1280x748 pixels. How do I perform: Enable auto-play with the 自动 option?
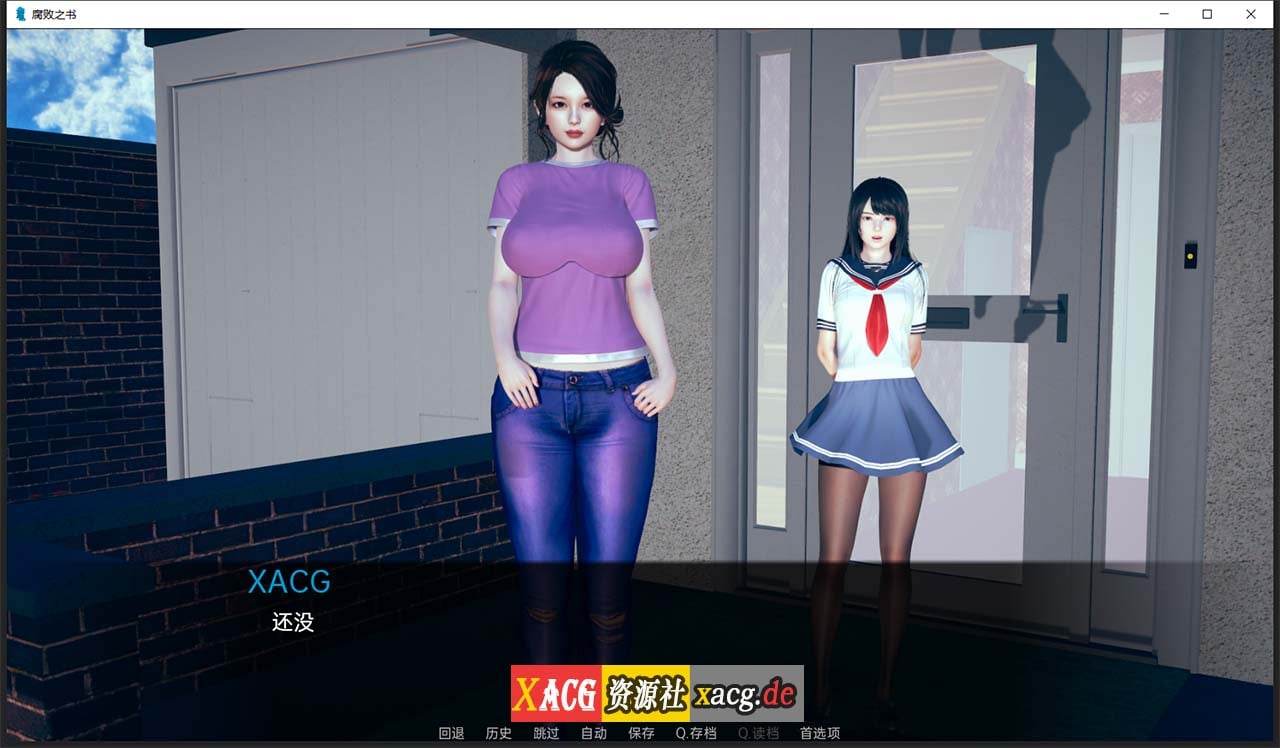(x=594, y=733)
